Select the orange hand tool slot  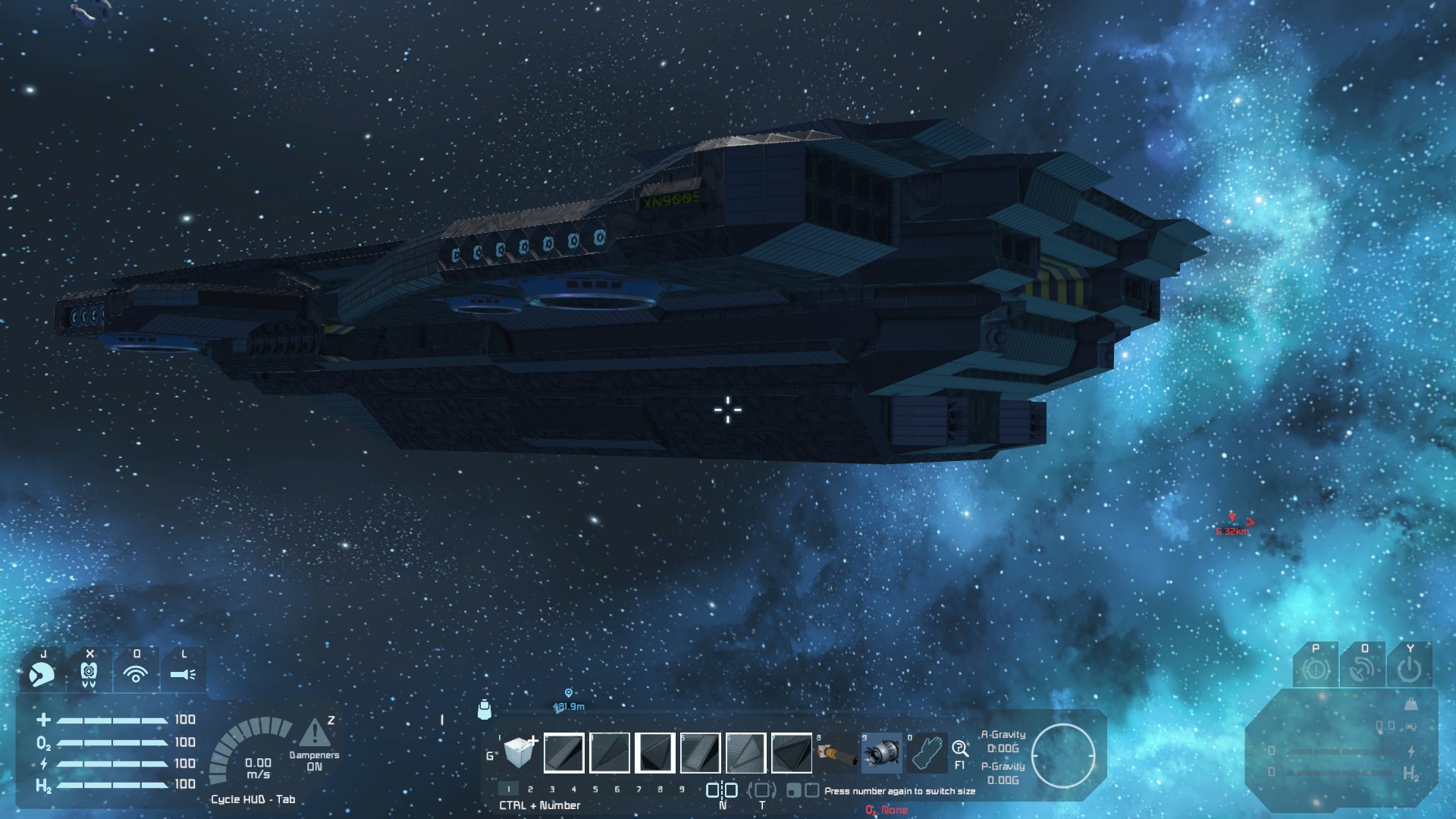836,753
